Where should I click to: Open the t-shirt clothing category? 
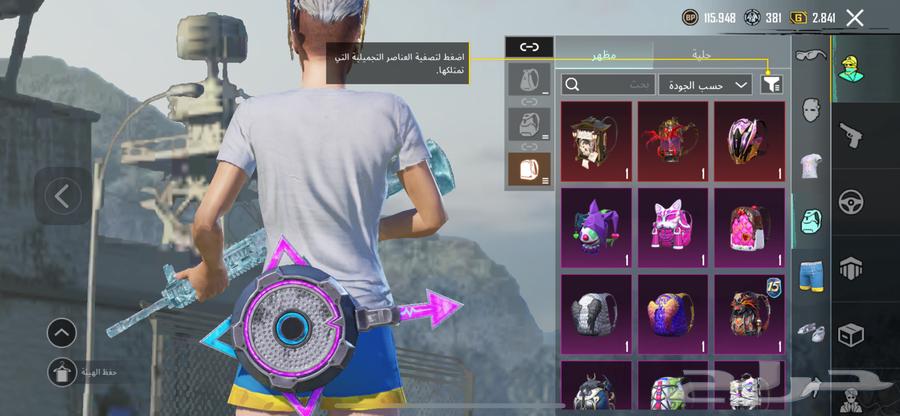tap(811, 166)
